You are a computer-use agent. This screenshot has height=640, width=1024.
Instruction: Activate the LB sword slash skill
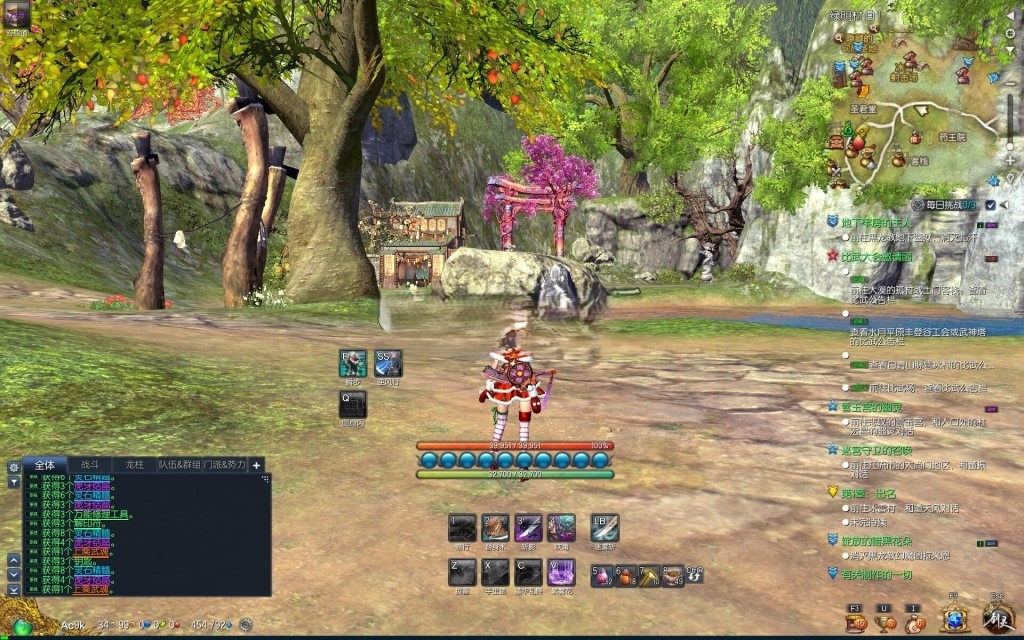(605, 527)
